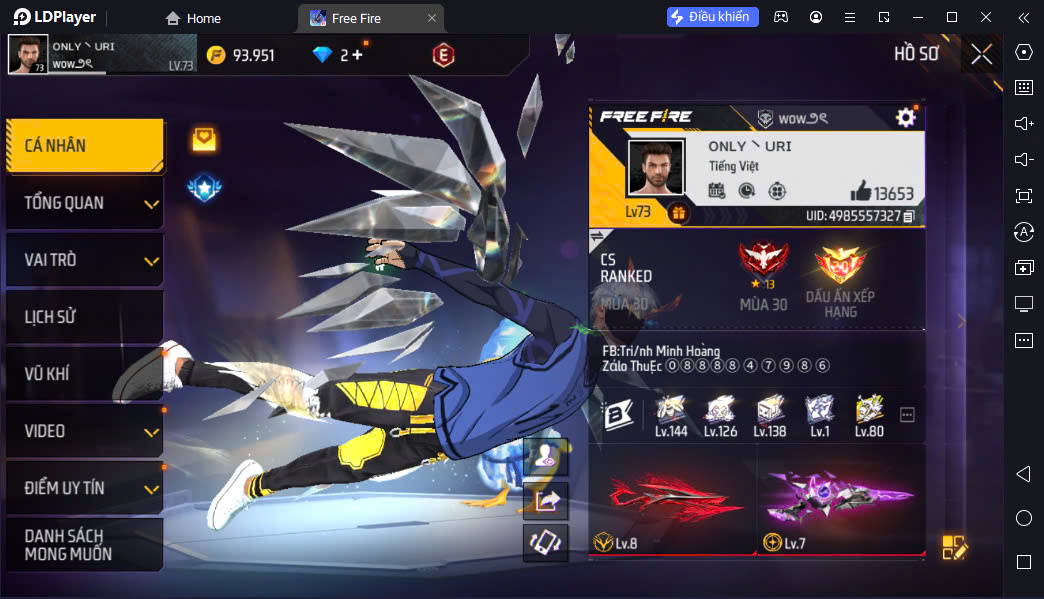
Task: Open profile settings gear icon
Action: [x=906, y=118]
